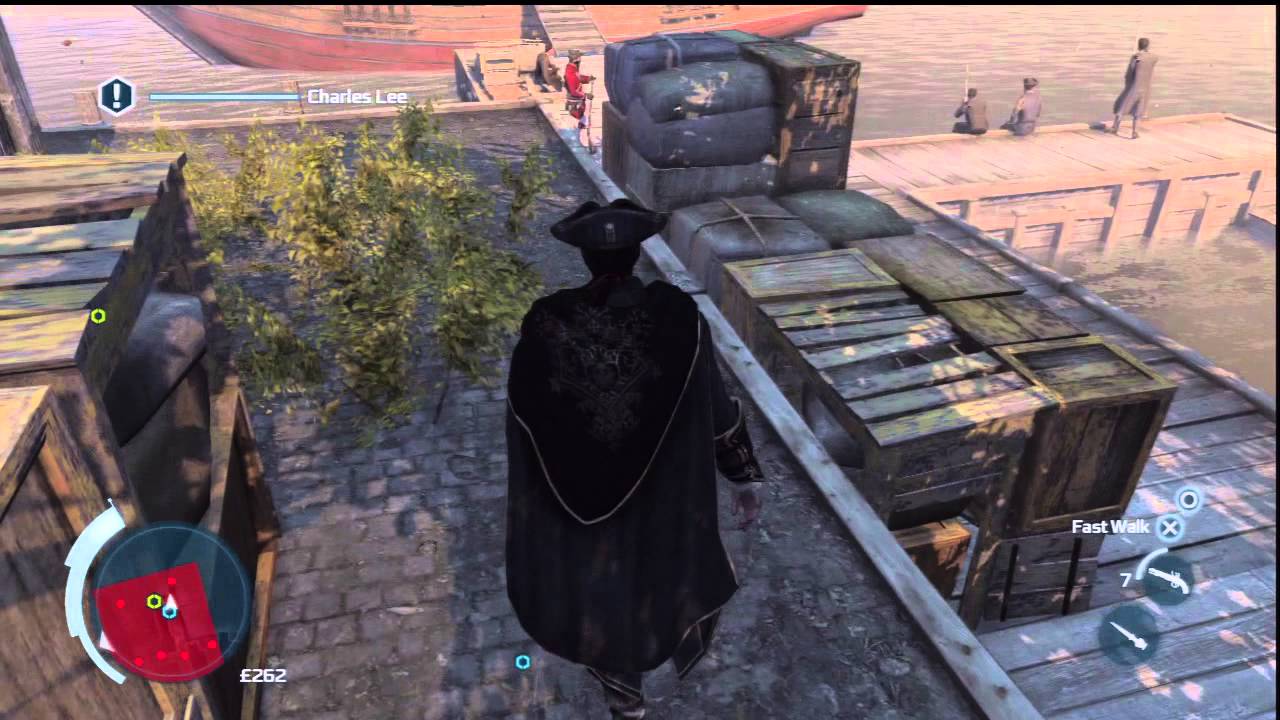The width and height of the screenshot is (1280, 720).
Task: Click the cyan marker on the minimap
Action: coord(168,610)
